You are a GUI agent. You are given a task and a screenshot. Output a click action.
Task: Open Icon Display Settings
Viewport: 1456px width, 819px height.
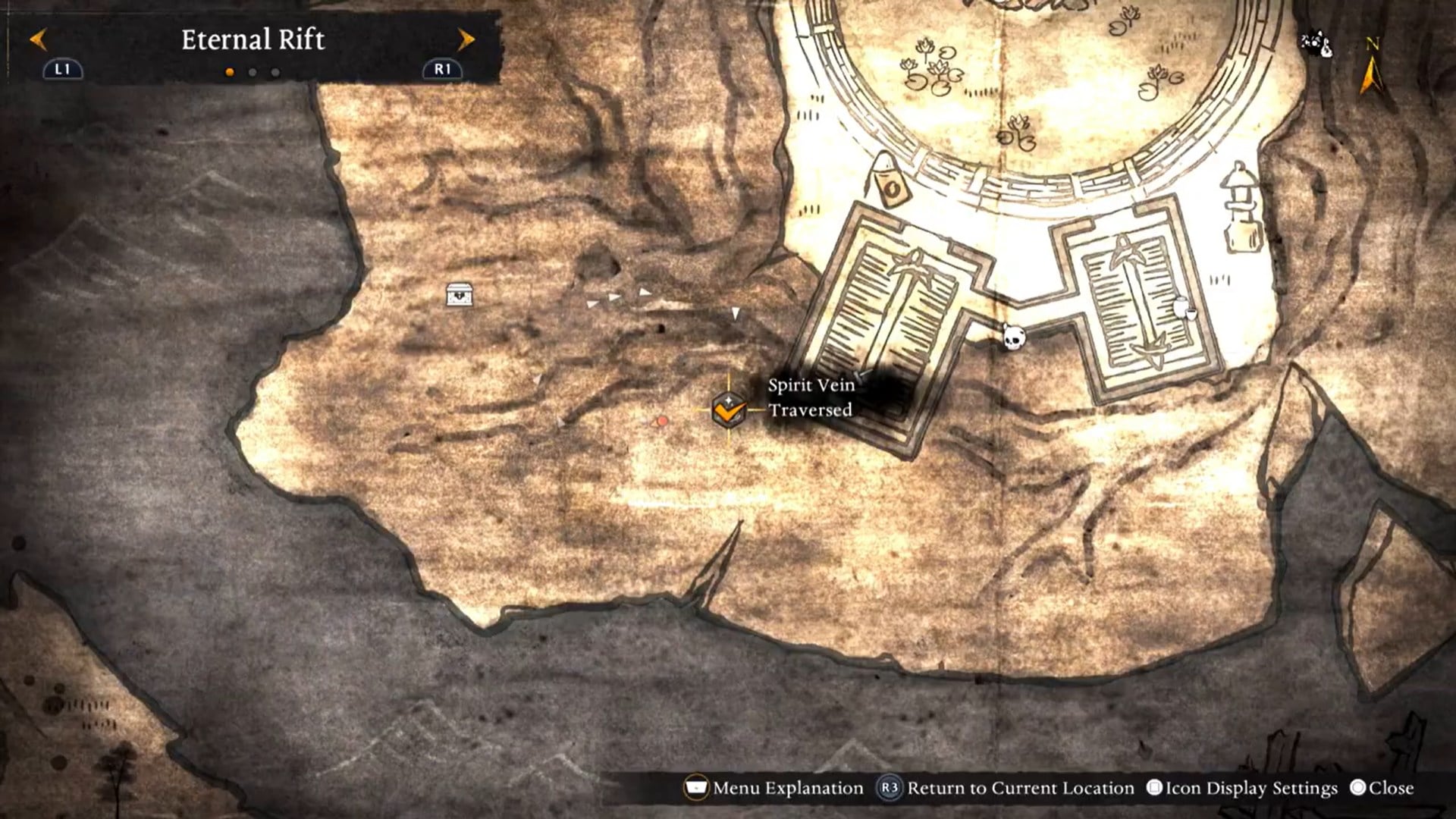[1244, 788]
